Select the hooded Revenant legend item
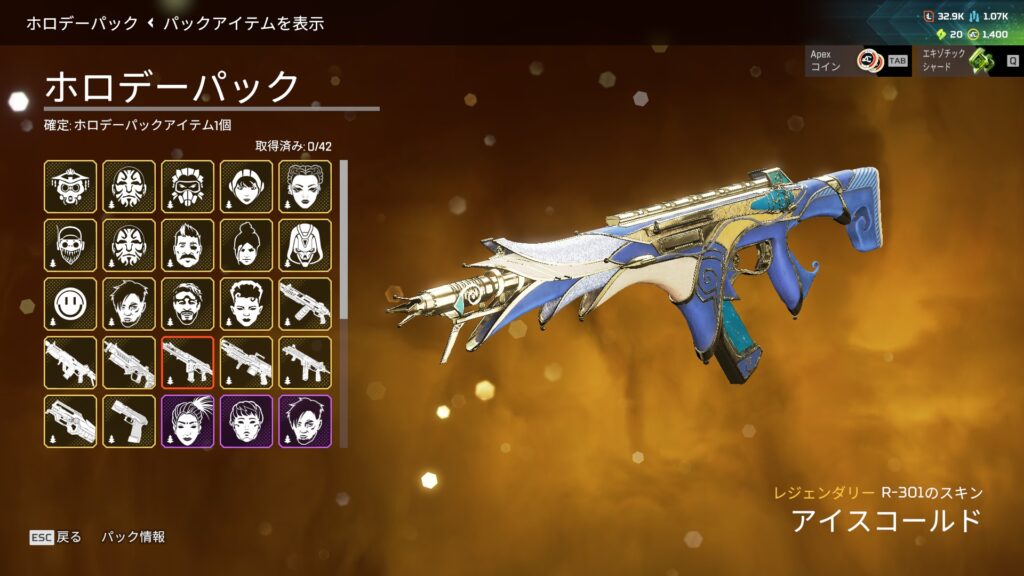This screenshot has height=576, width=1024. tap(306, 245)
